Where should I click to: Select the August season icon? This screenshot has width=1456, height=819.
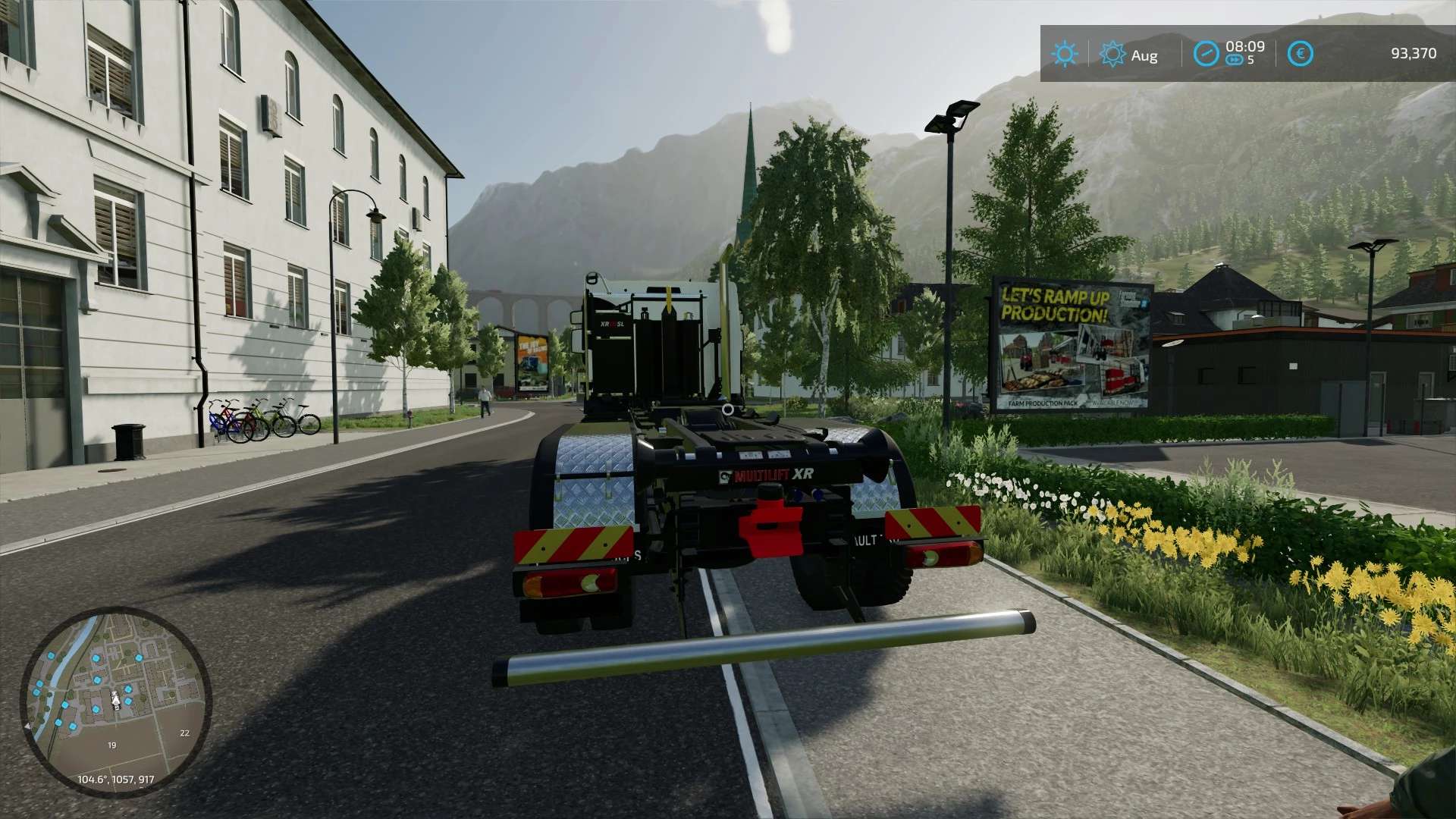coord(1112,55)
